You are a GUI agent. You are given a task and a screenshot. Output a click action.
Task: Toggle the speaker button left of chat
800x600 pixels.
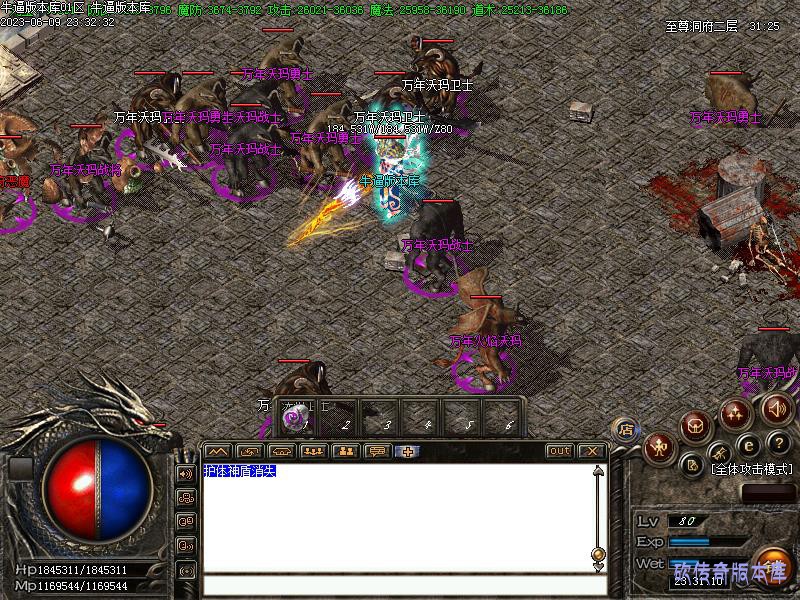click(185, 473)
